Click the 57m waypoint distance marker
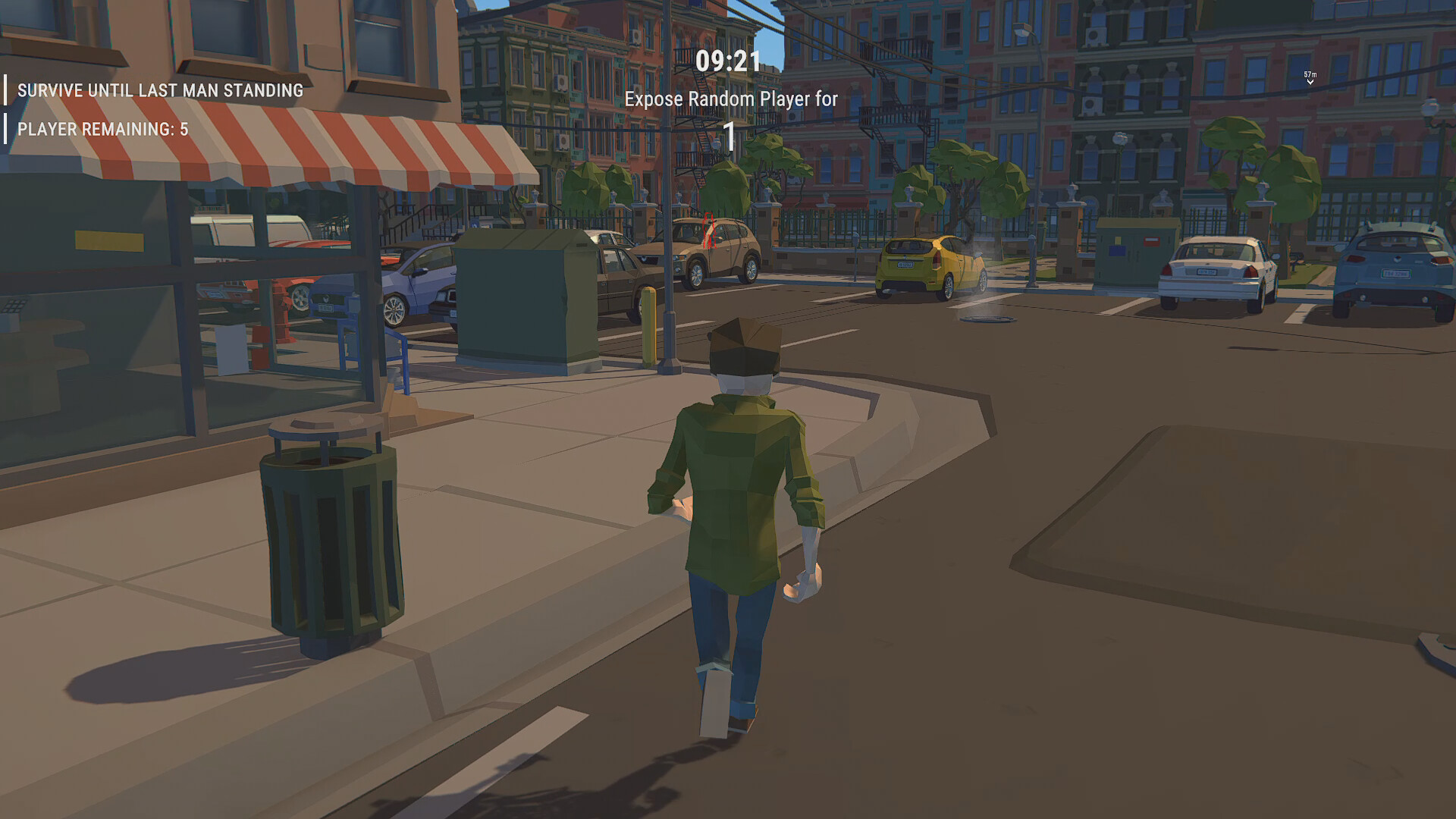1456x819 pixels. tap(1309, 74)
